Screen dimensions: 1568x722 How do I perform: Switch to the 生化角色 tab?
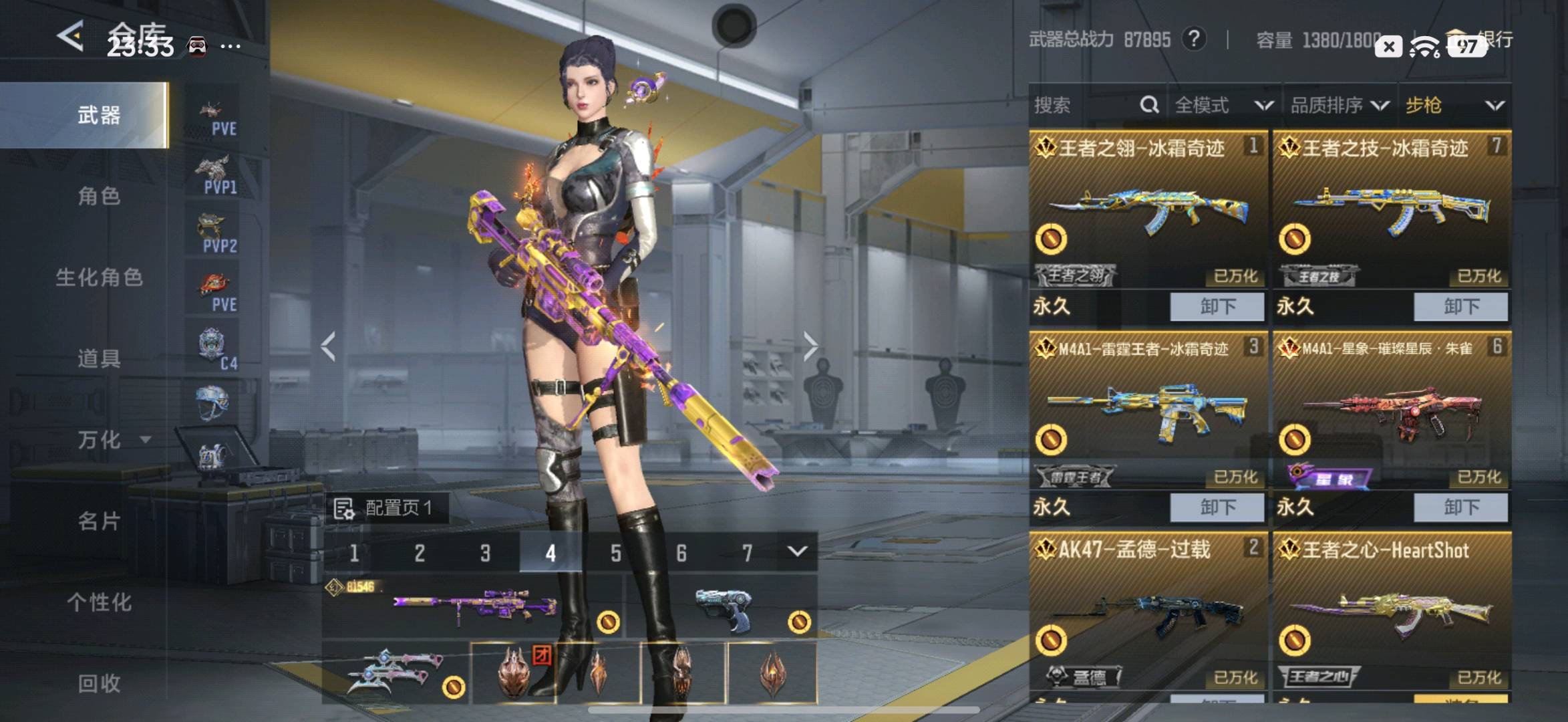[x=99, y=277]
